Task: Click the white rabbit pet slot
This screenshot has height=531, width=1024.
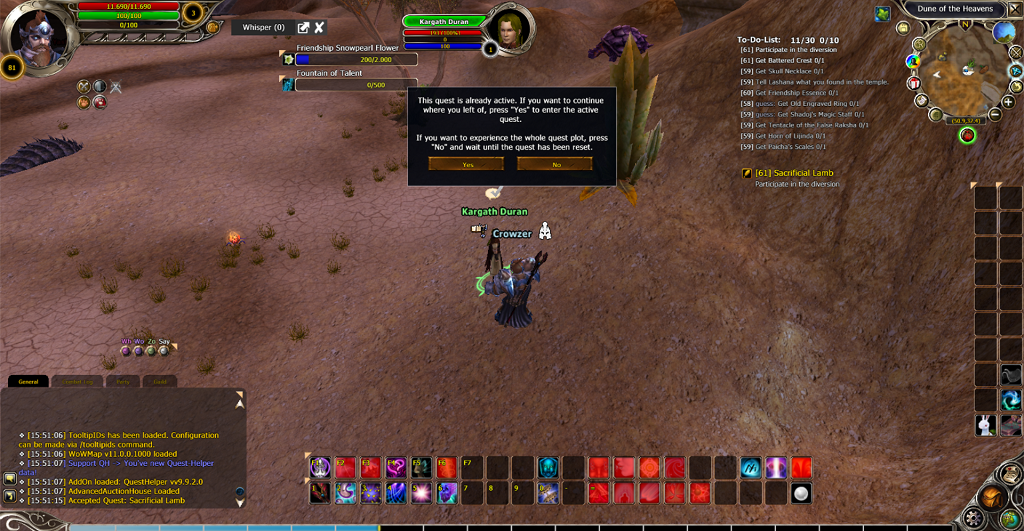Action: coord(986,425)
